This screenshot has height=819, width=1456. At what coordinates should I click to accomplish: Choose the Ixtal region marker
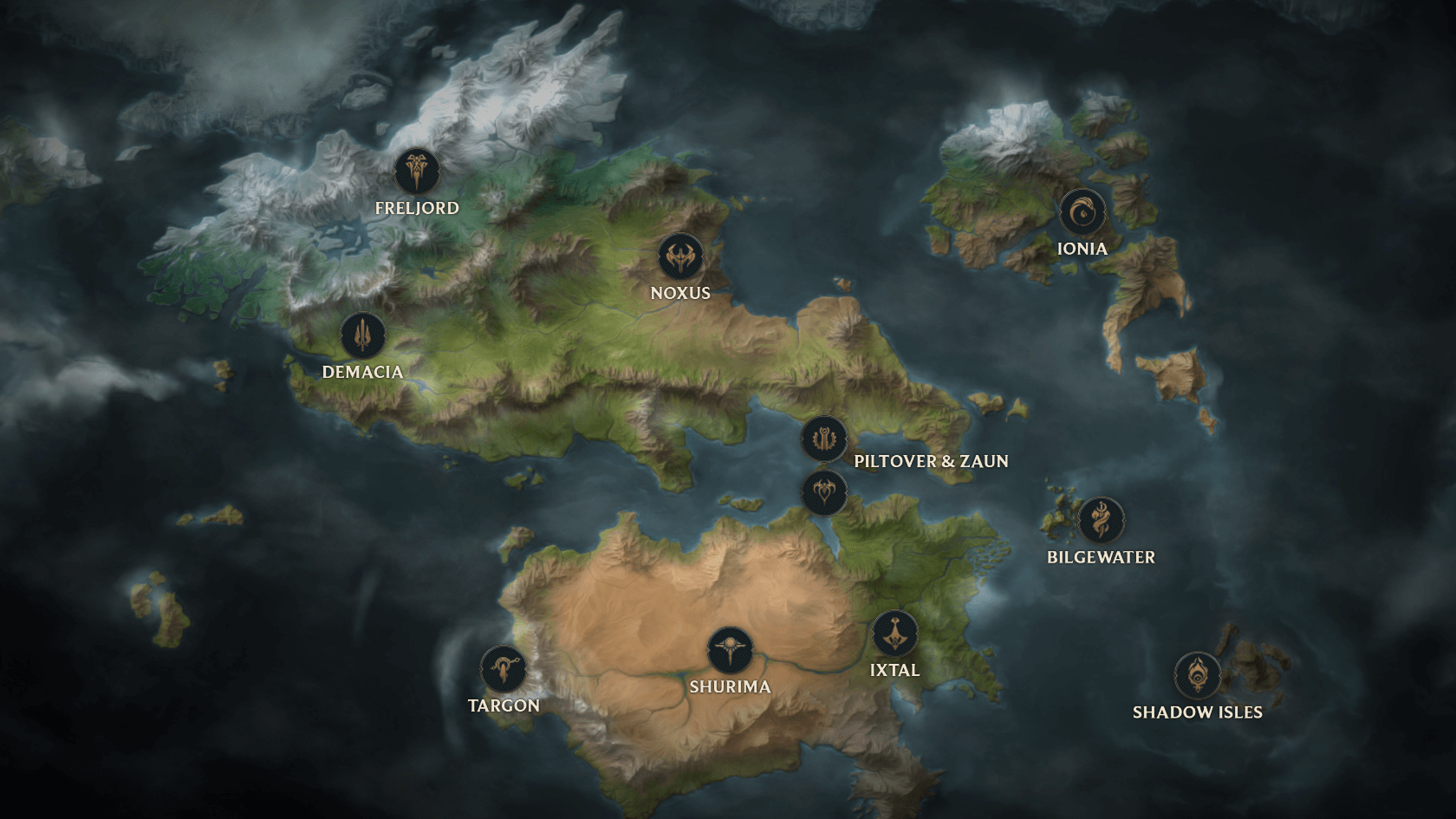click(x=894, y=634)
